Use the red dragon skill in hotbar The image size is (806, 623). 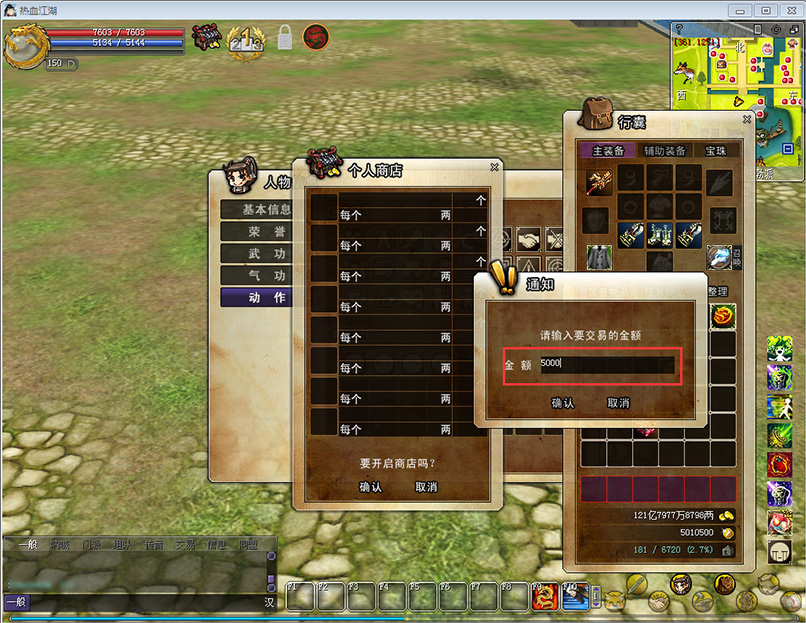click(x=546, y=596)
